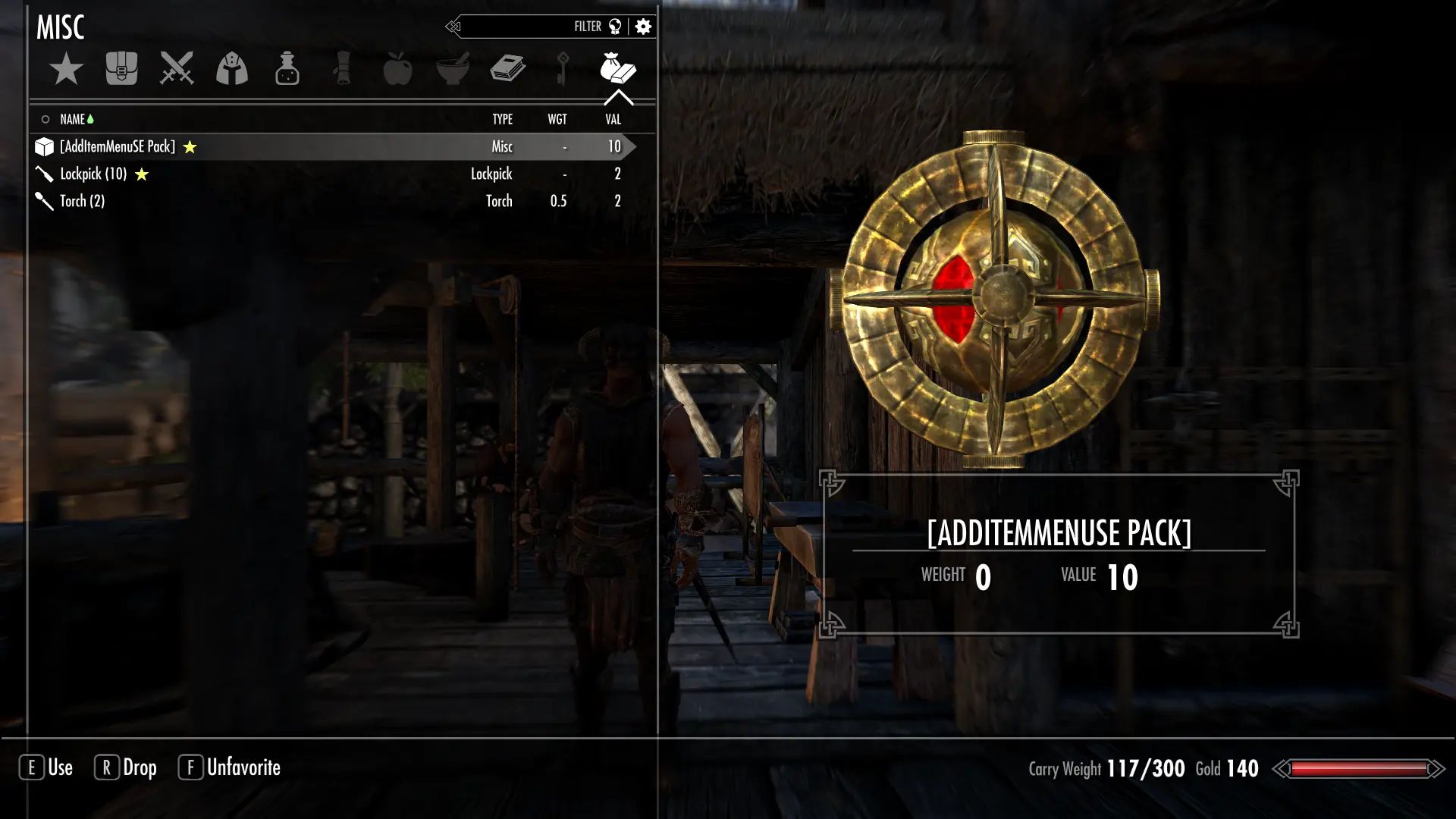Open the Ingredients mortar tab

(453, 69)
